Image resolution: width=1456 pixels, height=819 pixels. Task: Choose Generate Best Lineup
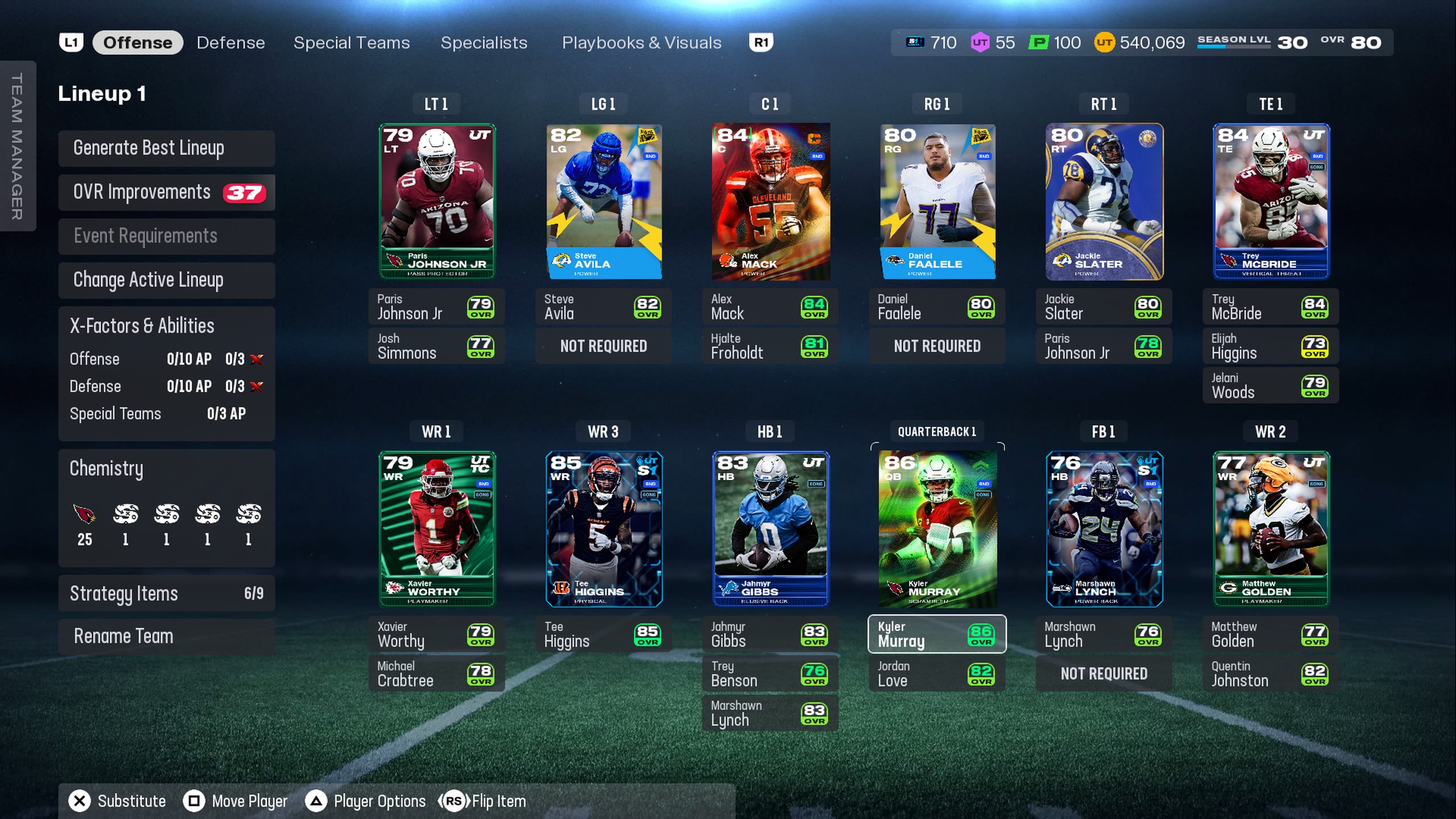pos(166,148)
